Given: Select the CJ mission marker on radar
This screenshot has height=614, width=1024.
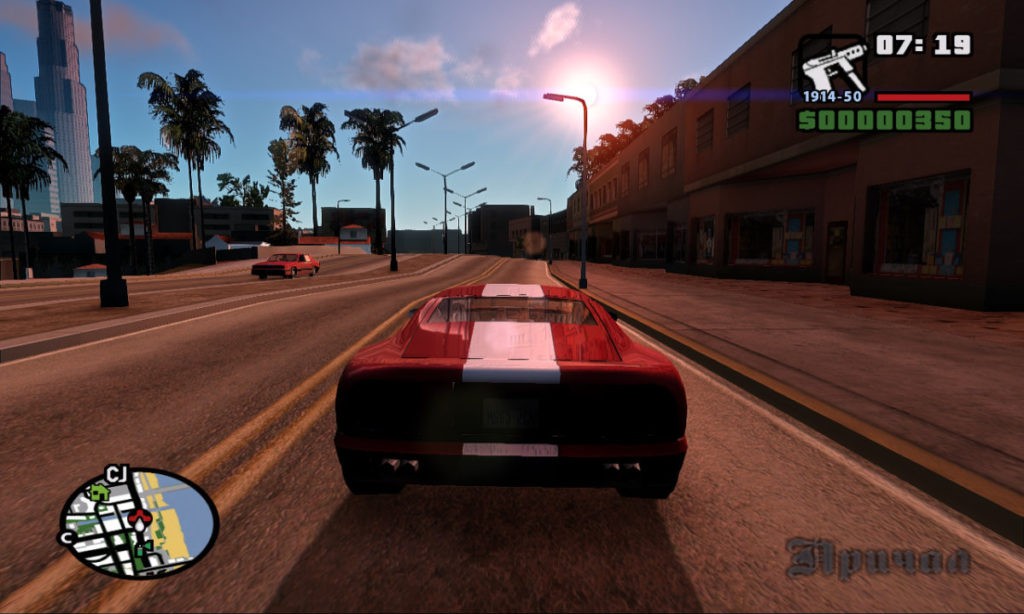Looking at the screenshot, I should click(115, 474).
